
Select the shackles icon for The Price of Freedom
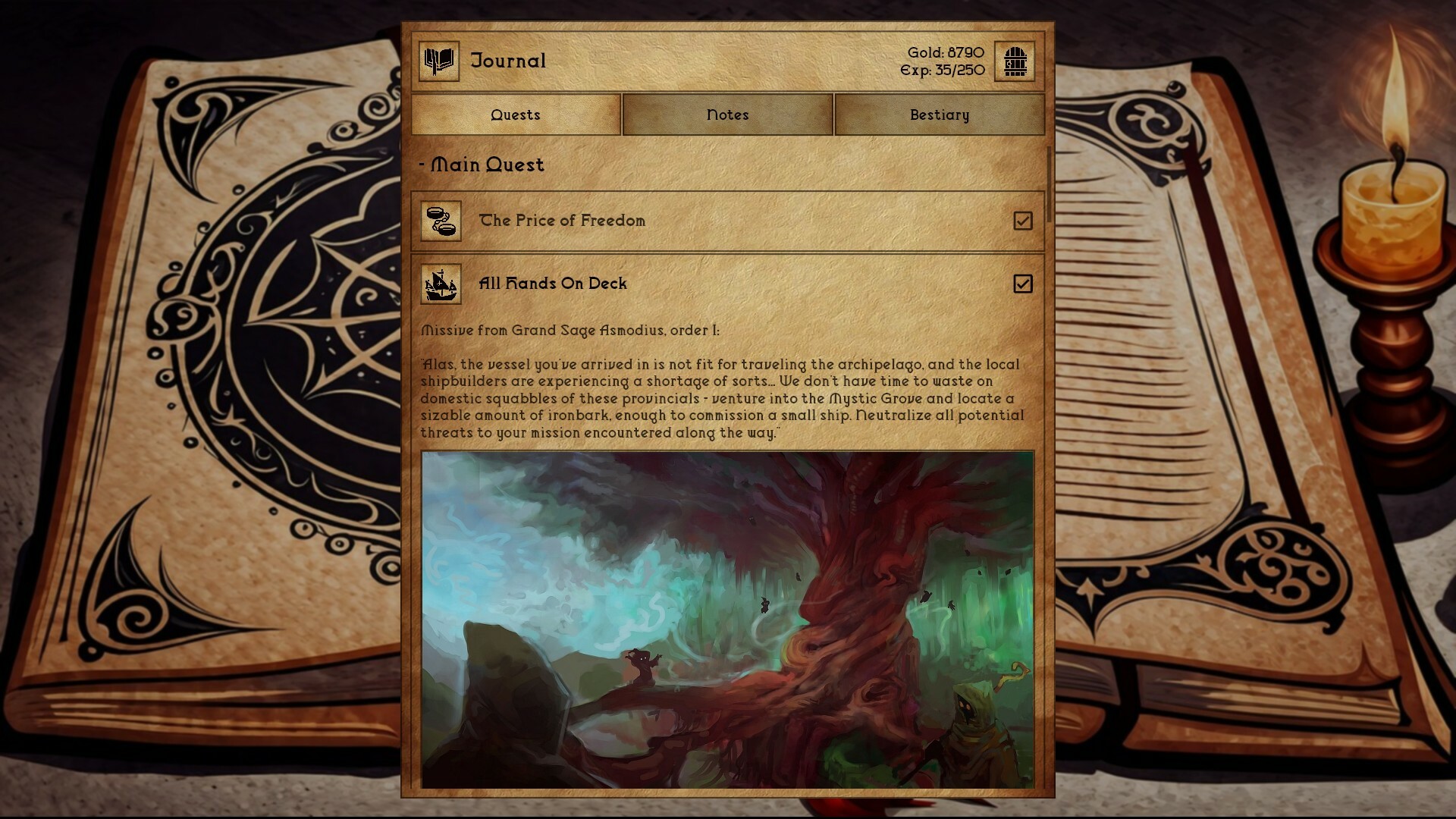(x=440, y=221)
